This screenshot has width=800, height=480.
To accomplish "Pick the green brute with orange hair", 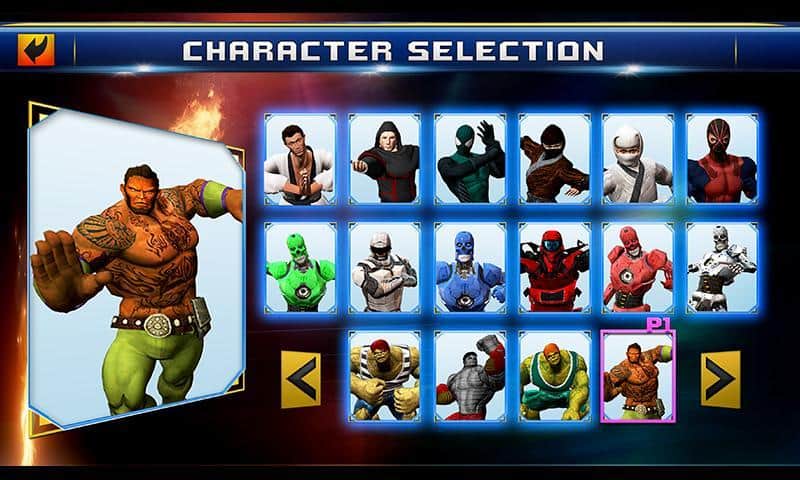I will click(554, 376).
